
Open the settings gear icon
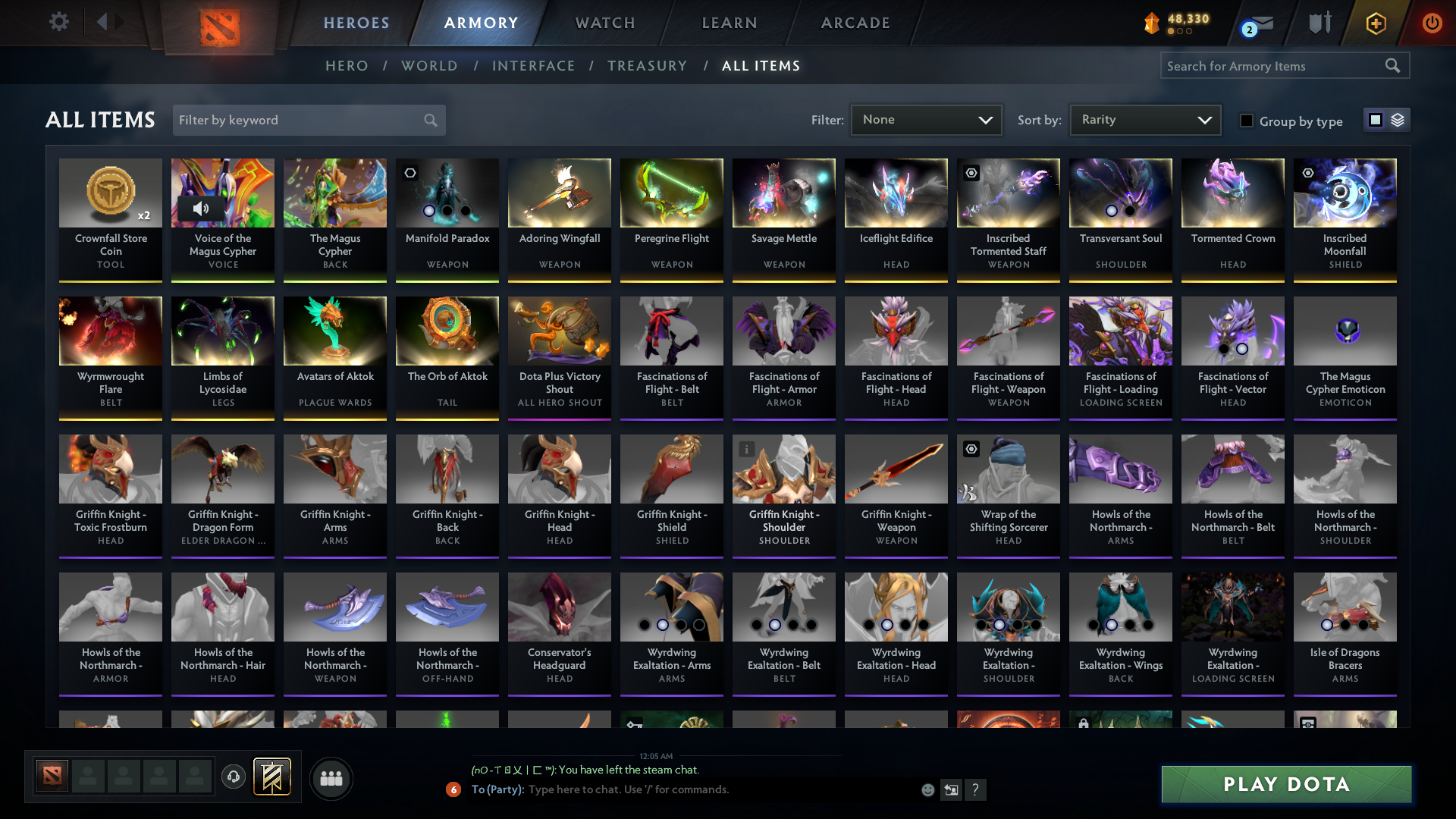59,21
